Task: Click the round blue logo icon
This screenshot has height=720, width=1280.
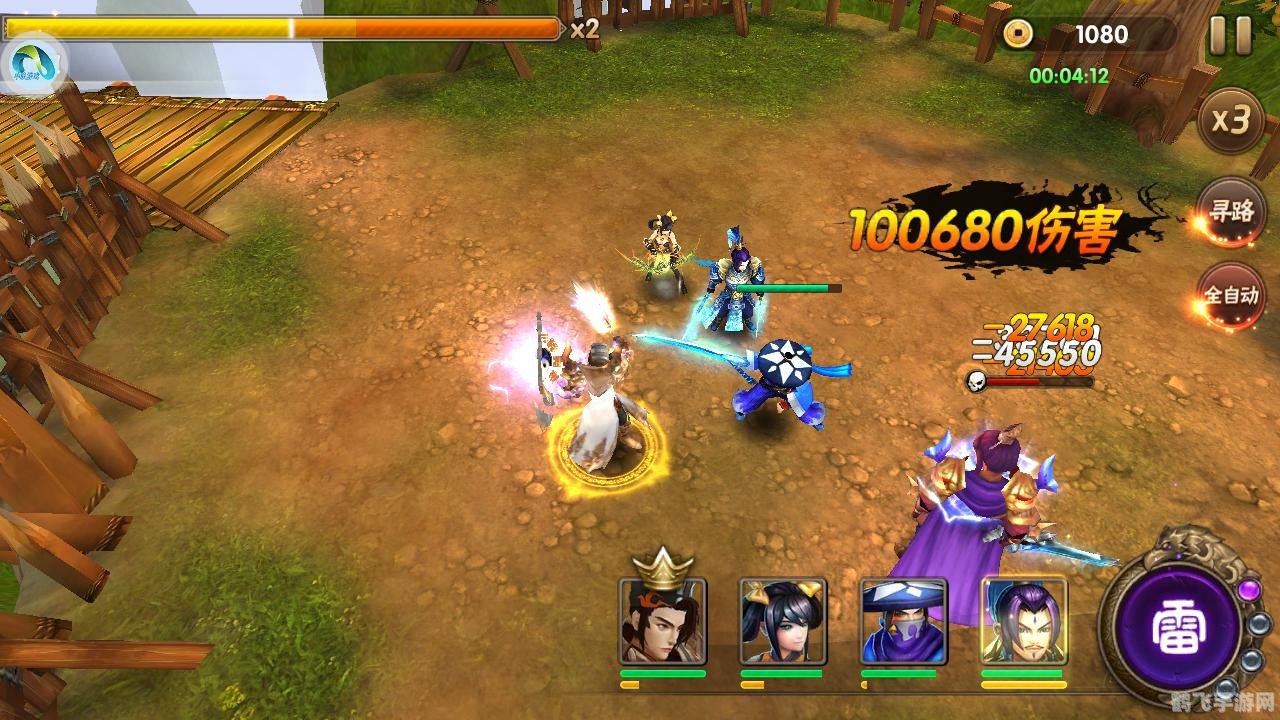Action: tap(33, 65)
